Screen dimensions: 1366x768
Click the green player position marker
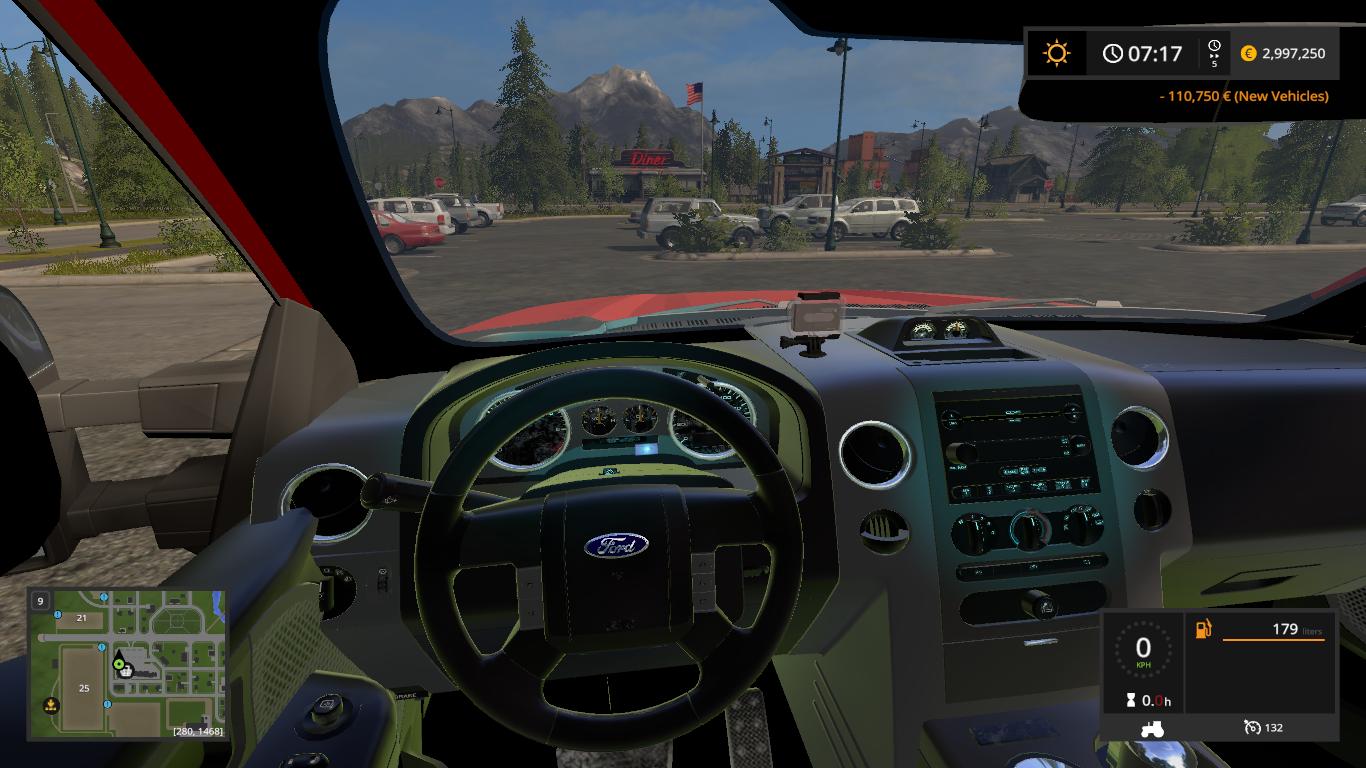[x=119, y=662]
